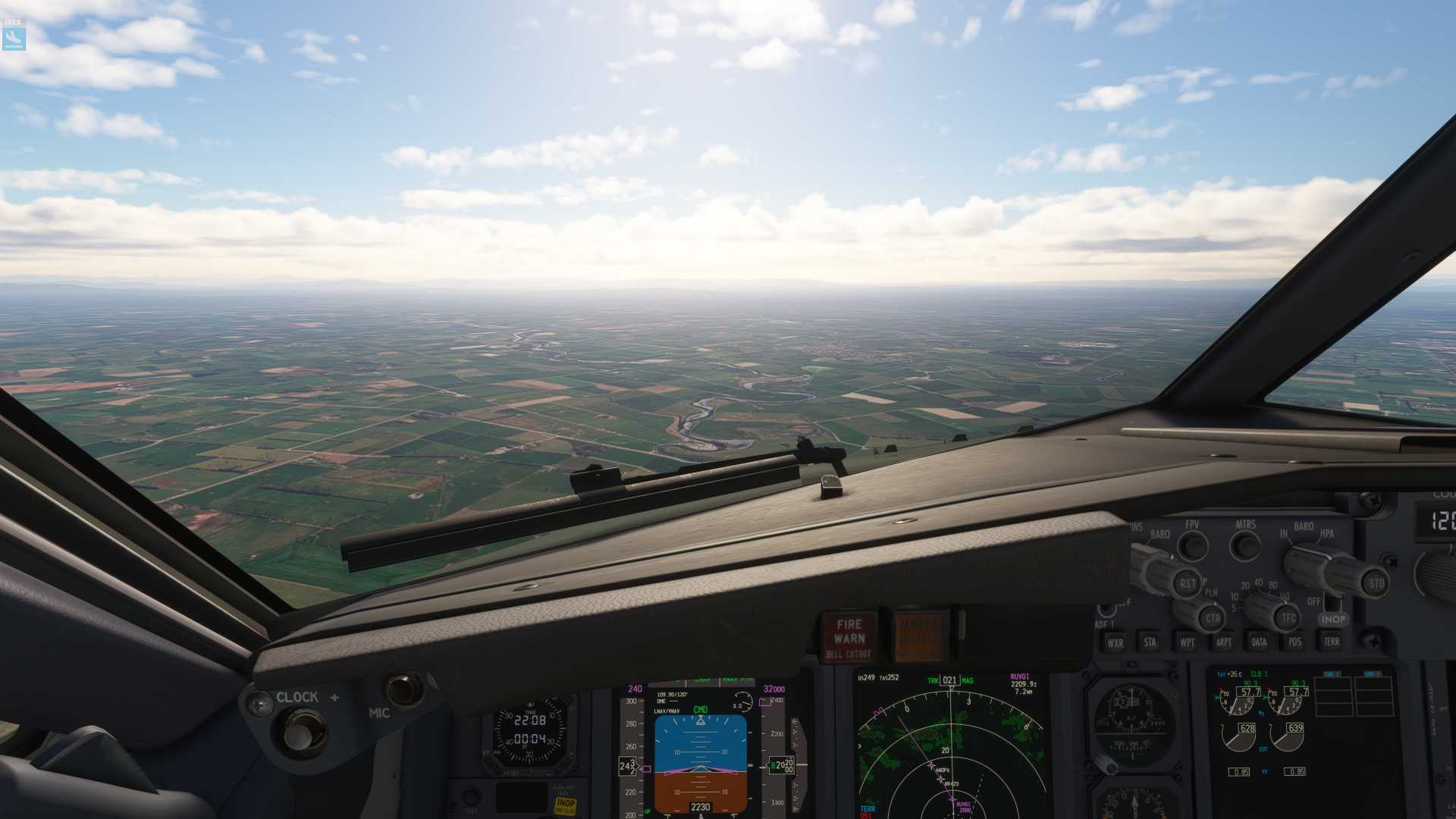This screenshot has height=819, width=1456.
Task: Toggle the MTRS meters display button
Action: [1243, 544]
